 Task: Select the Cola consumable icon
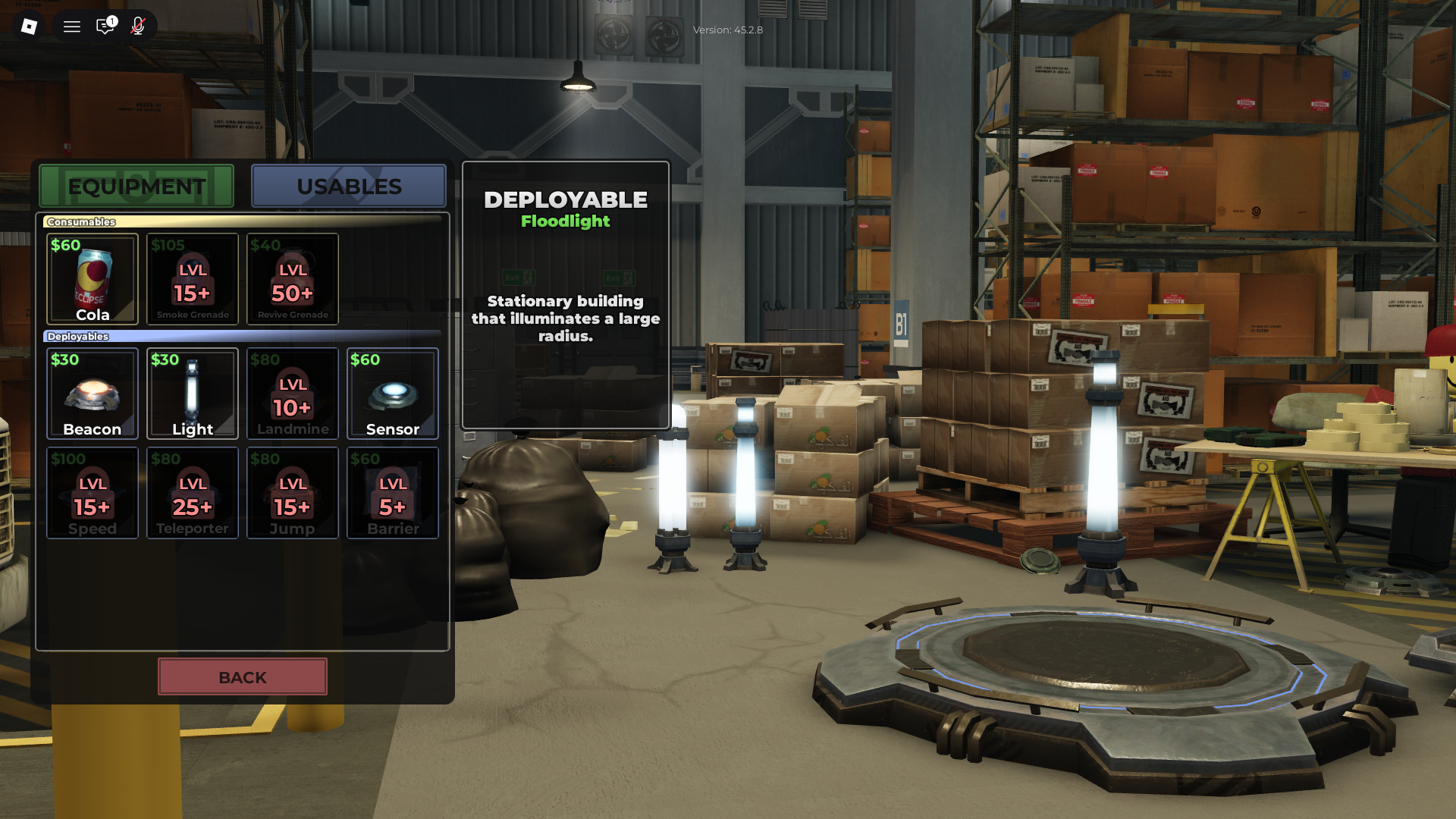(x=92, y=279)
